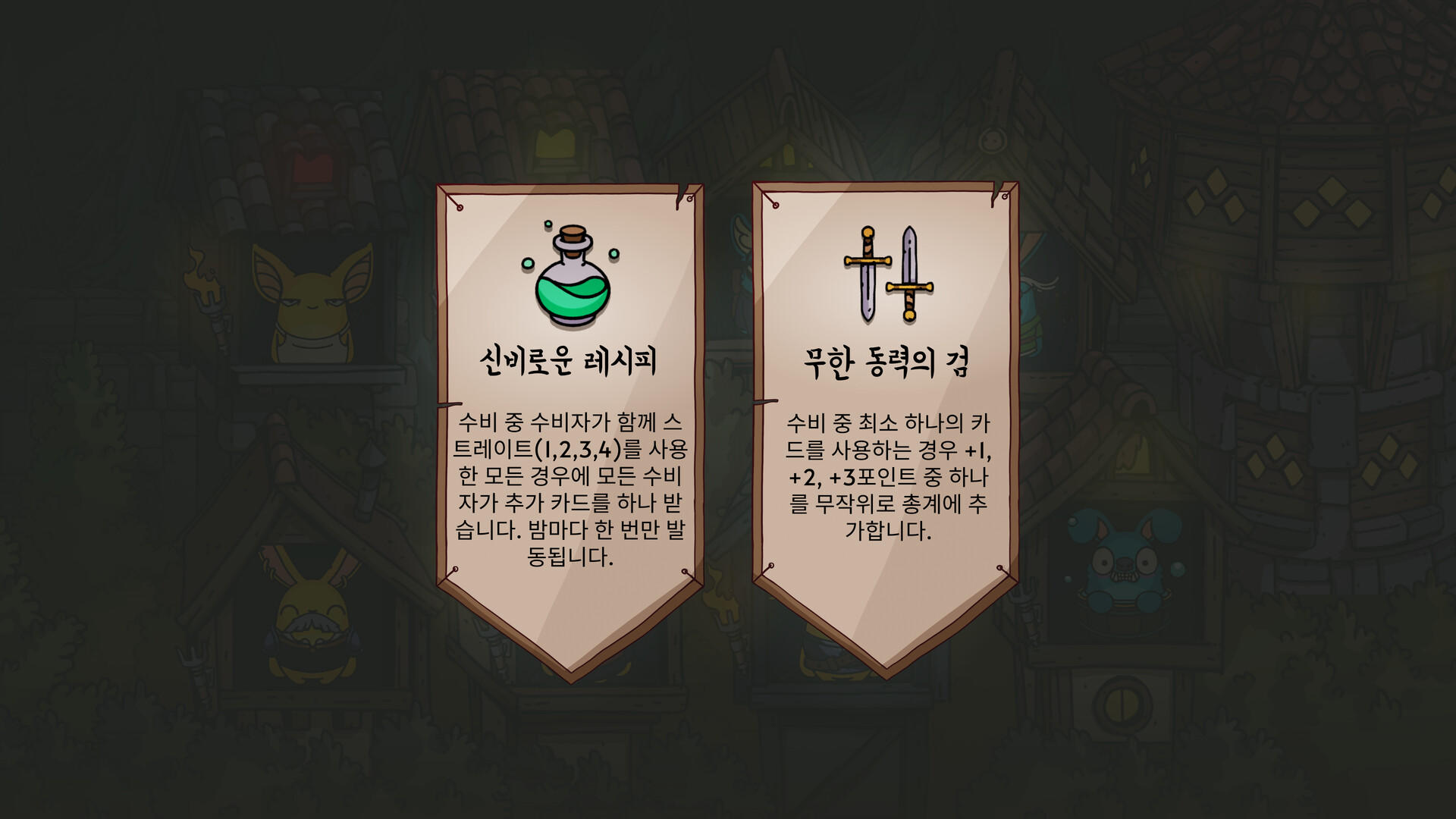
Task: Select the right upright sword on the banner
Action: [x=910, y=273]
